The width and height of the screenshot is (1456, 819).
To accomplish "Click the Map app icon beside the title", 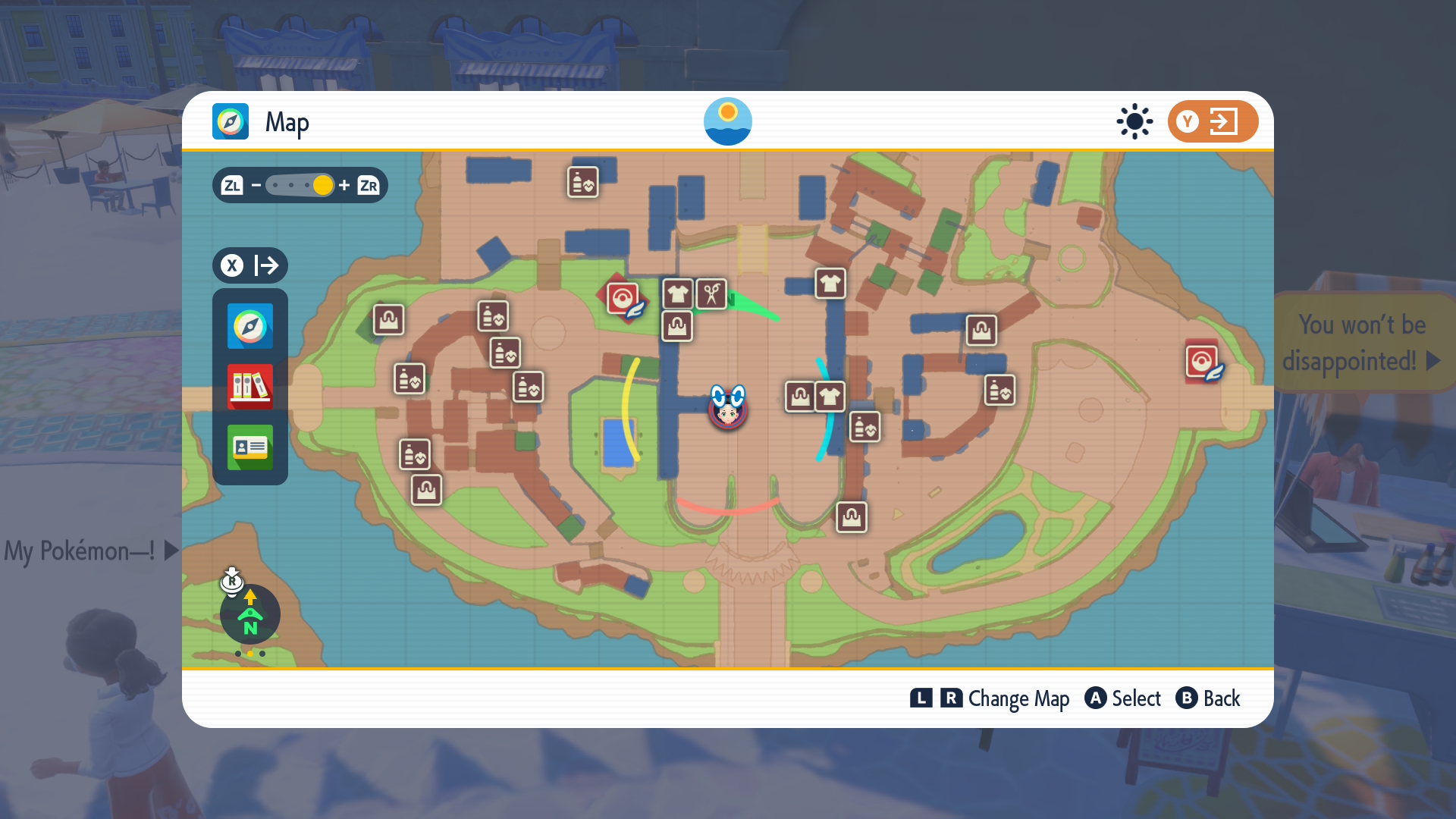I will (x=230, y=121).
